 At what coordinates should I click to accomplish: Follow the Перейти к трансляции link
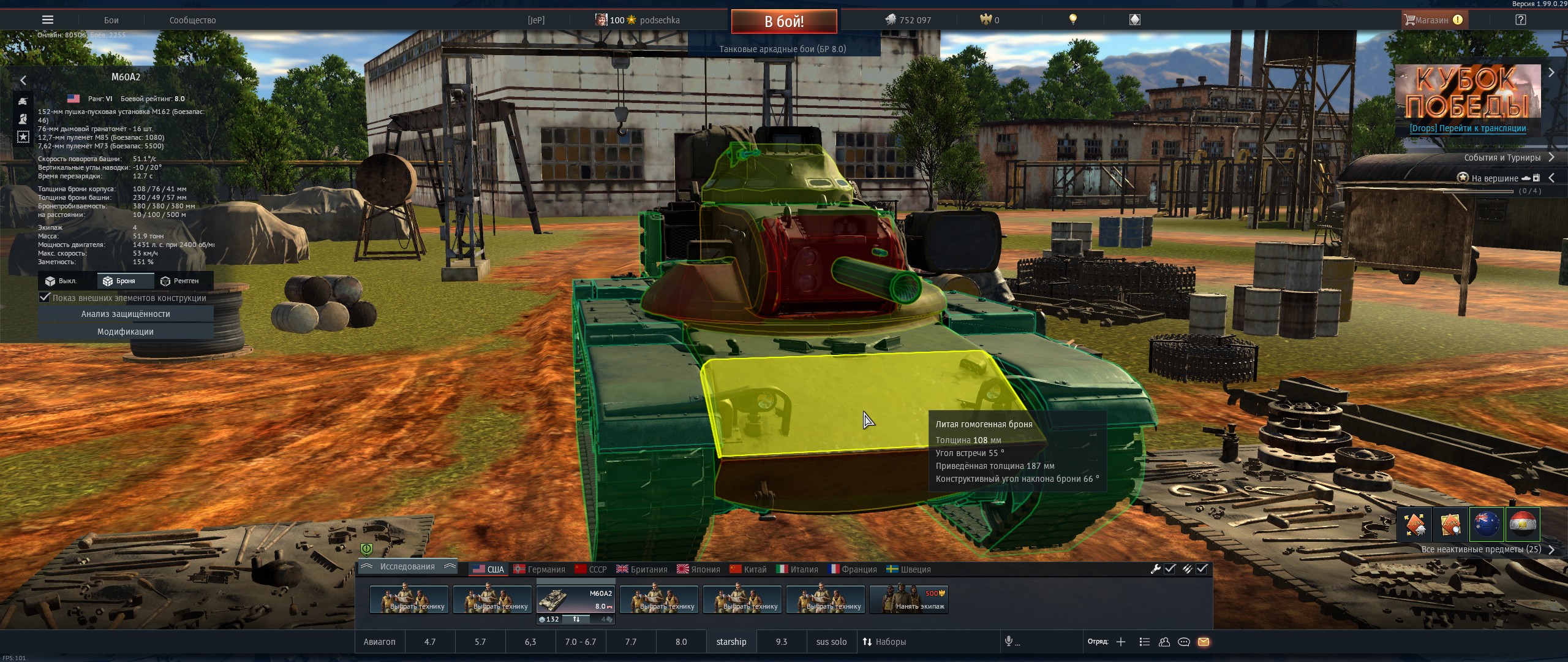tap(1468, 129)
